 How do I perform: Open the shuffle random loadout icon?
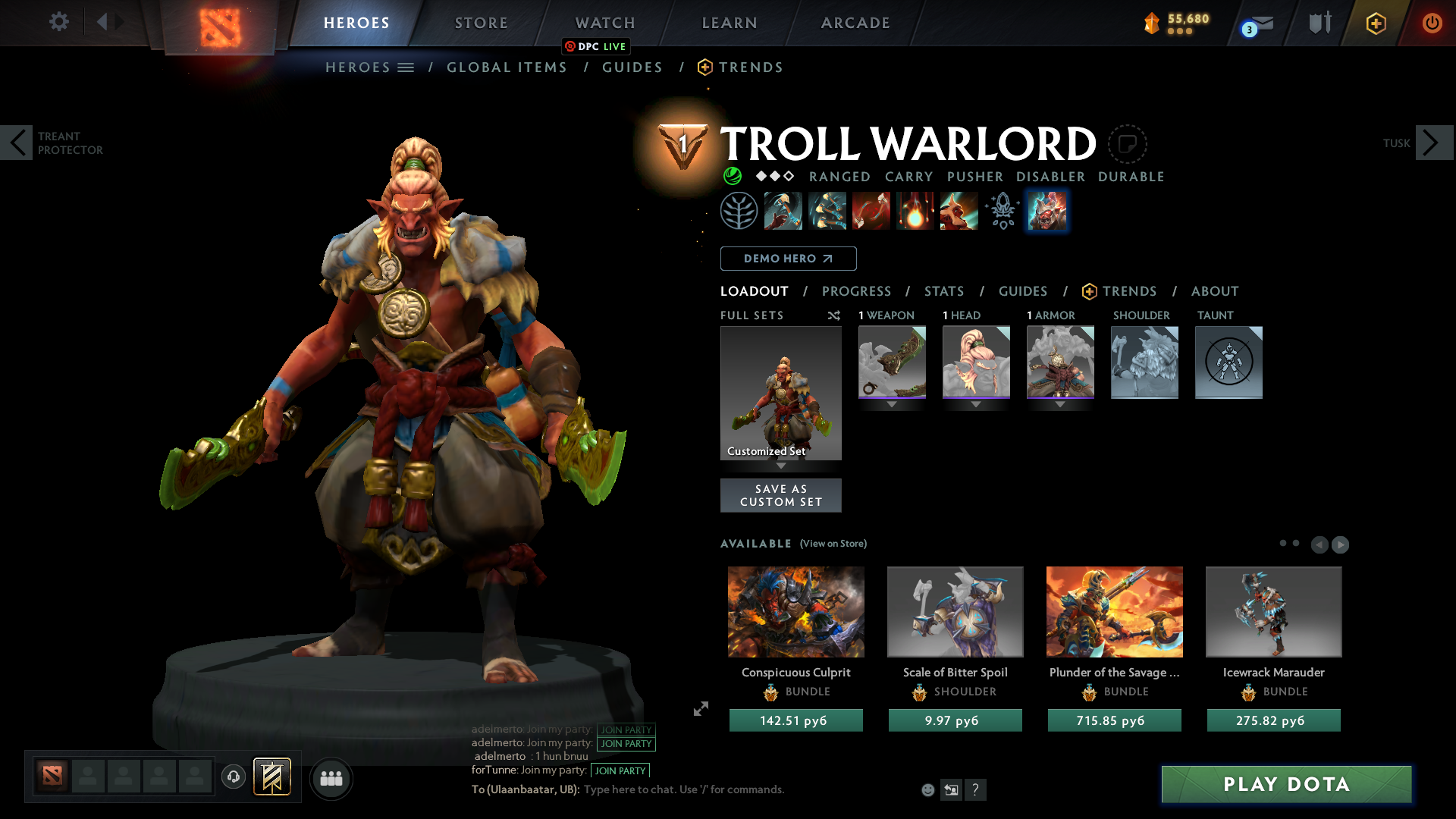click(834, 315)
